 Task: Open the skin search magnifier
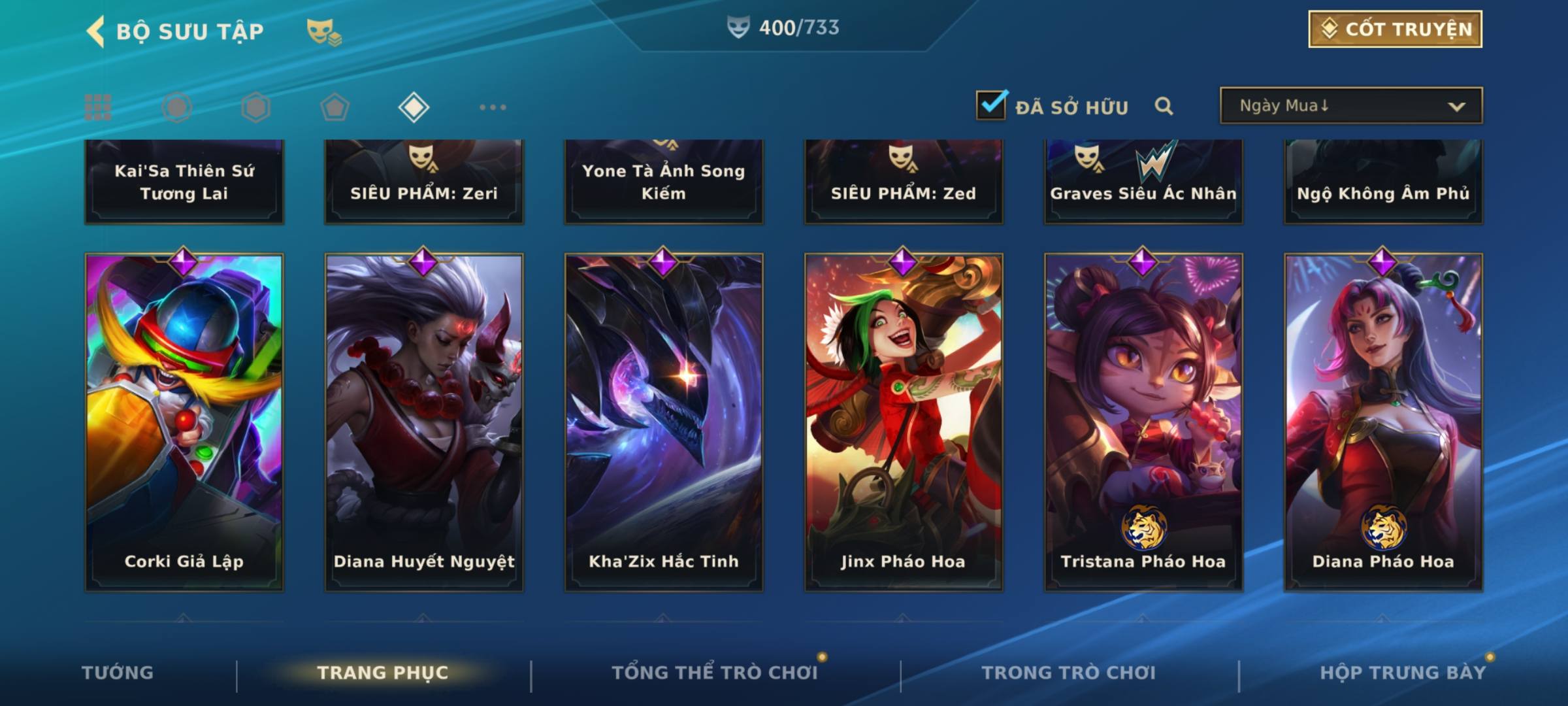coord(1164,106)
